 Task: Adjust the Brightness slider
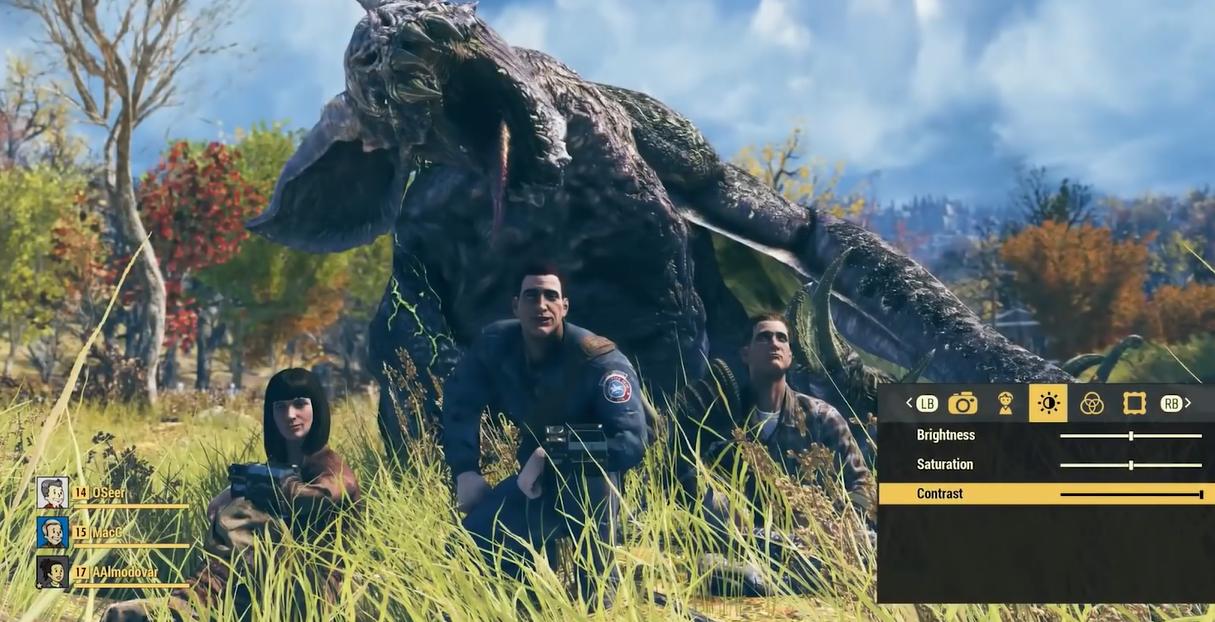[1130, 436]
